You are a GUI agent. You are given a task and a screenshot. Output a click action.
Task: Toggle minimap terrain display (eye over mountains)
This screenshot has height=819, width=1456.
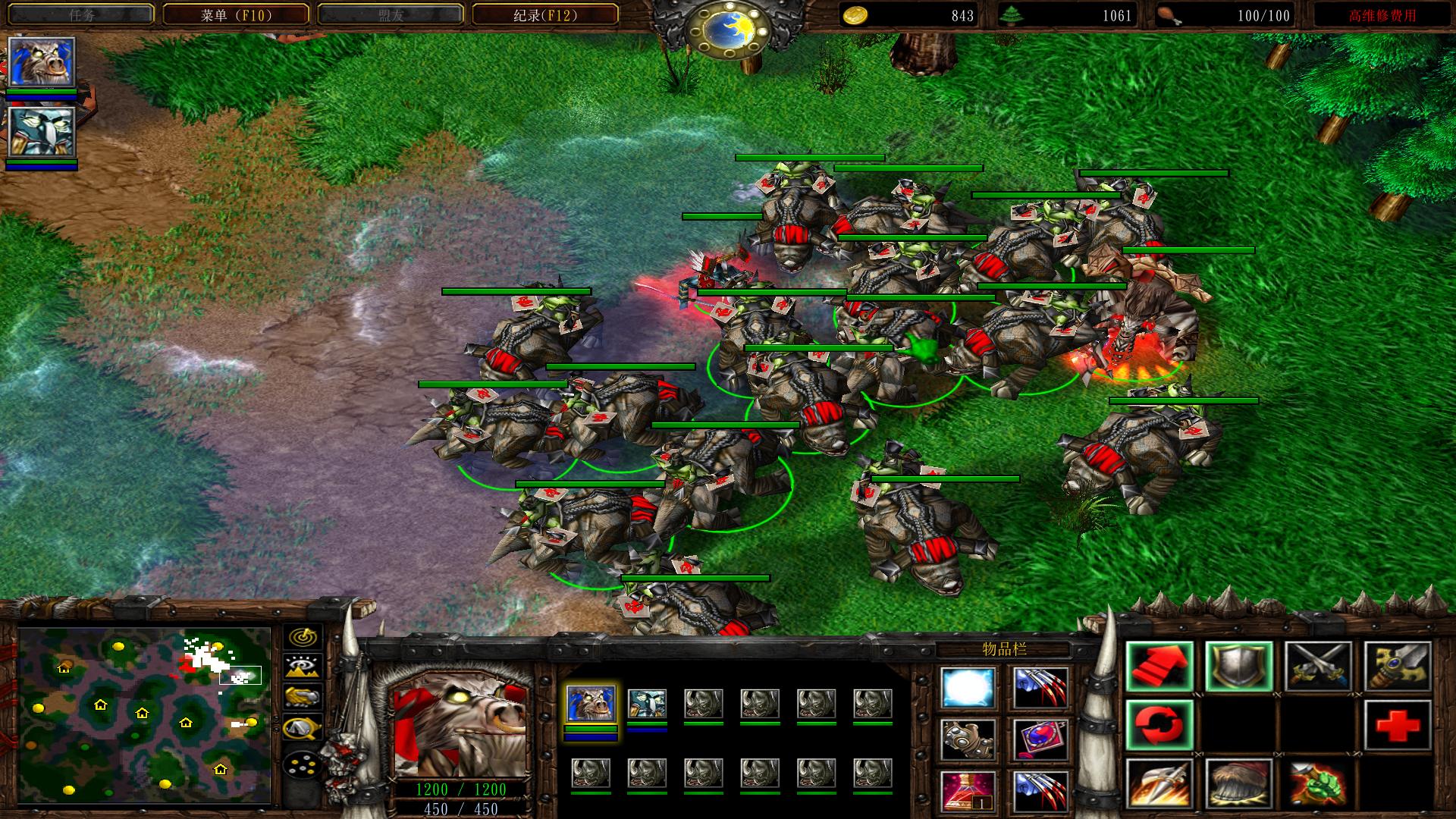[303, 667]
